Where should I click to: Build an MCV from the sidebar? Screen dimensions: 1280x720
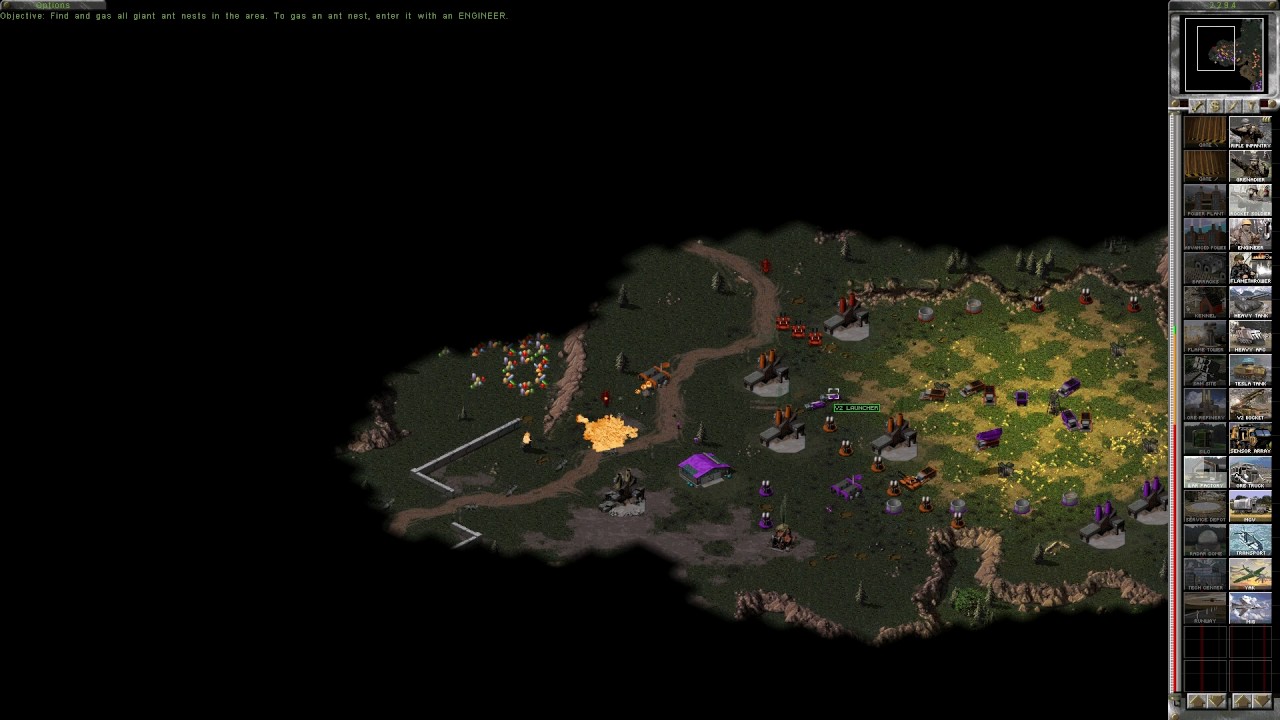[1250, 506]
